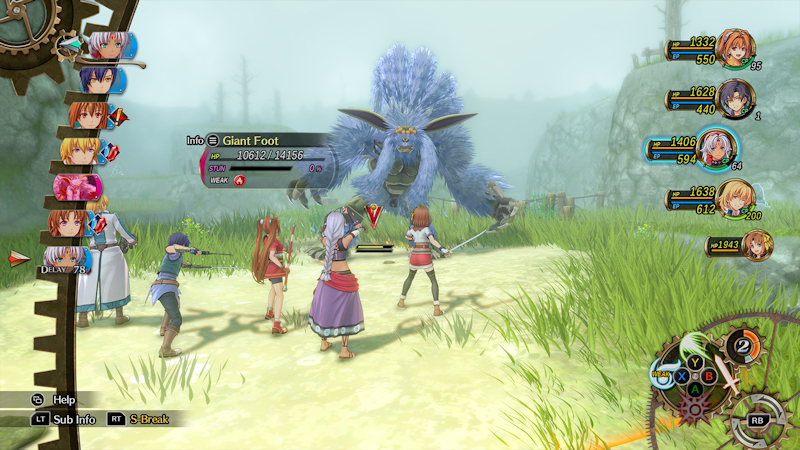
Task: Choose the party portrait with 1628 HP
Action: [x=735, y=98]
